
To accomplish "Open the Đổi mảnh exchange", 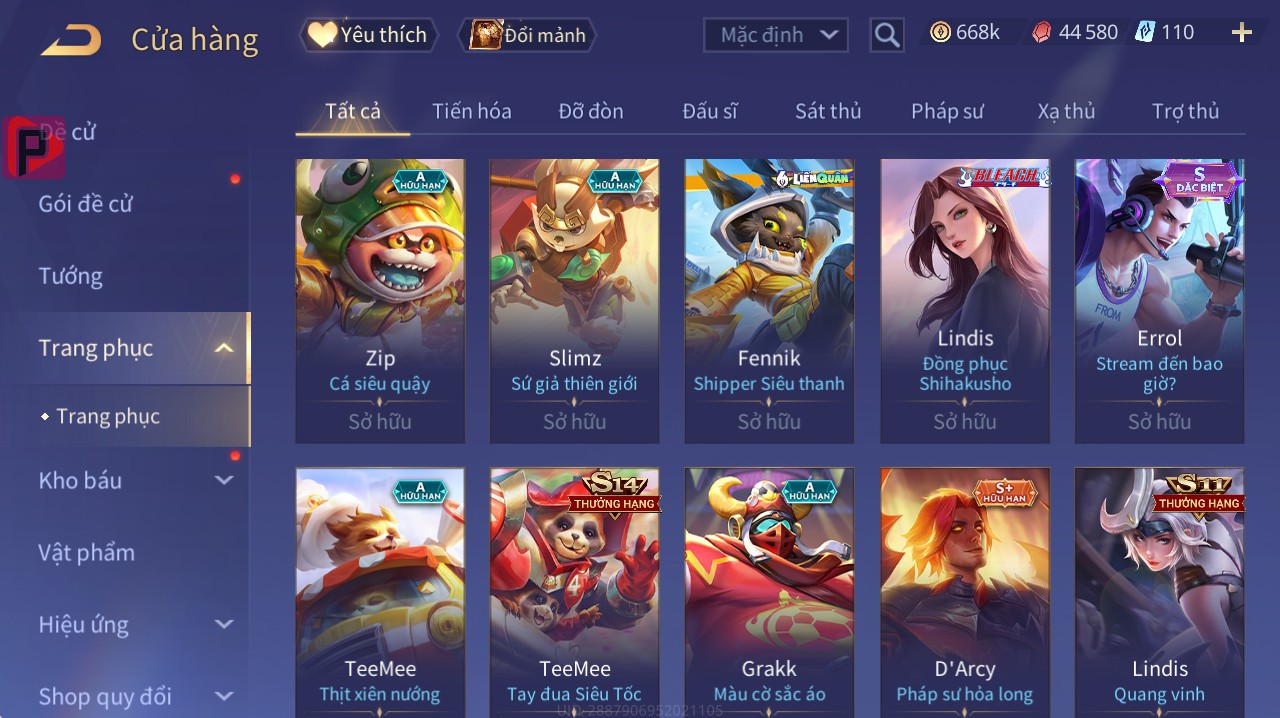I will coord(527,35).
